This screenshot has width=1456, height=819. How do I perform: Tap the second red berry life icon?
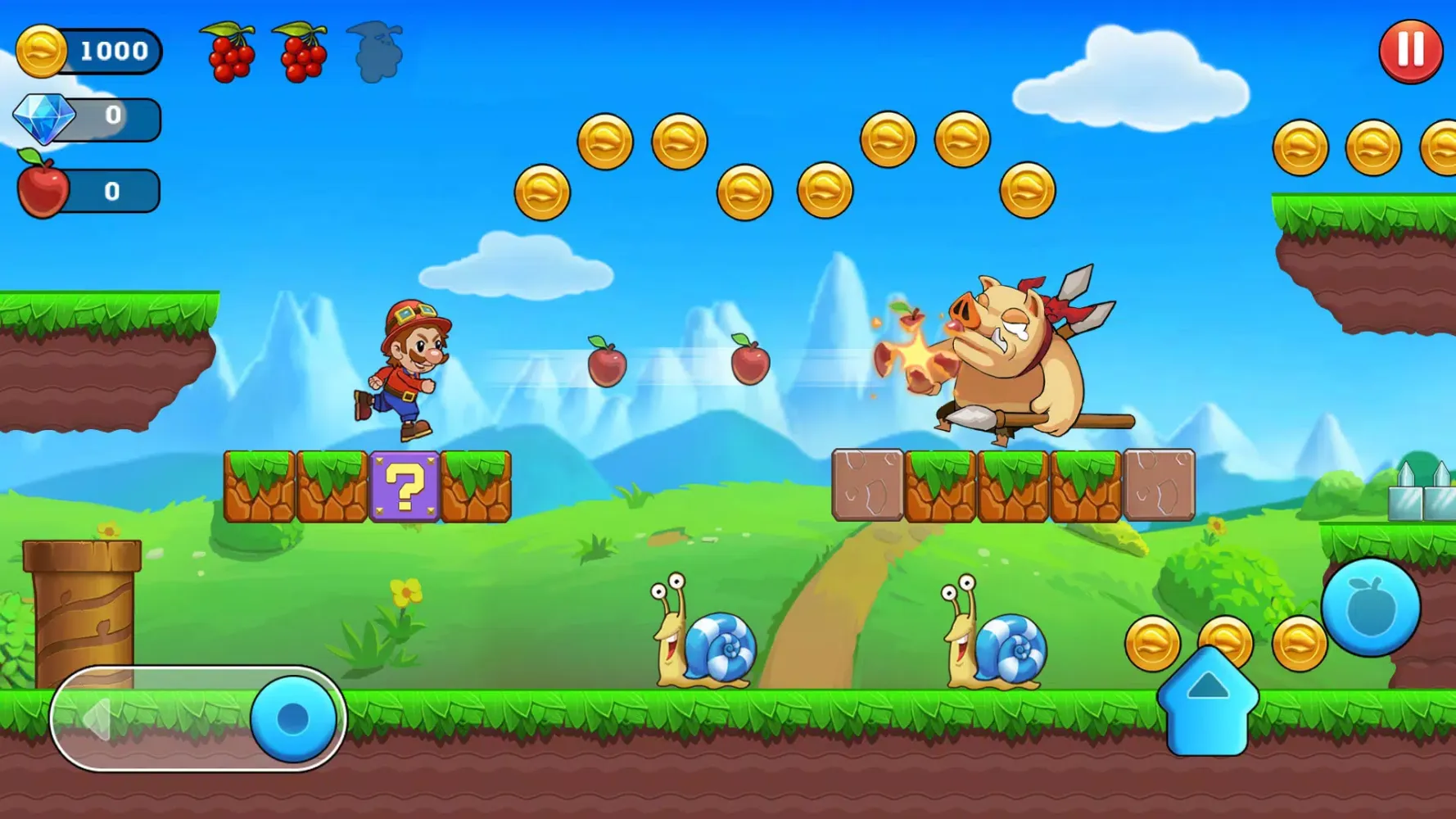point(303,51)
